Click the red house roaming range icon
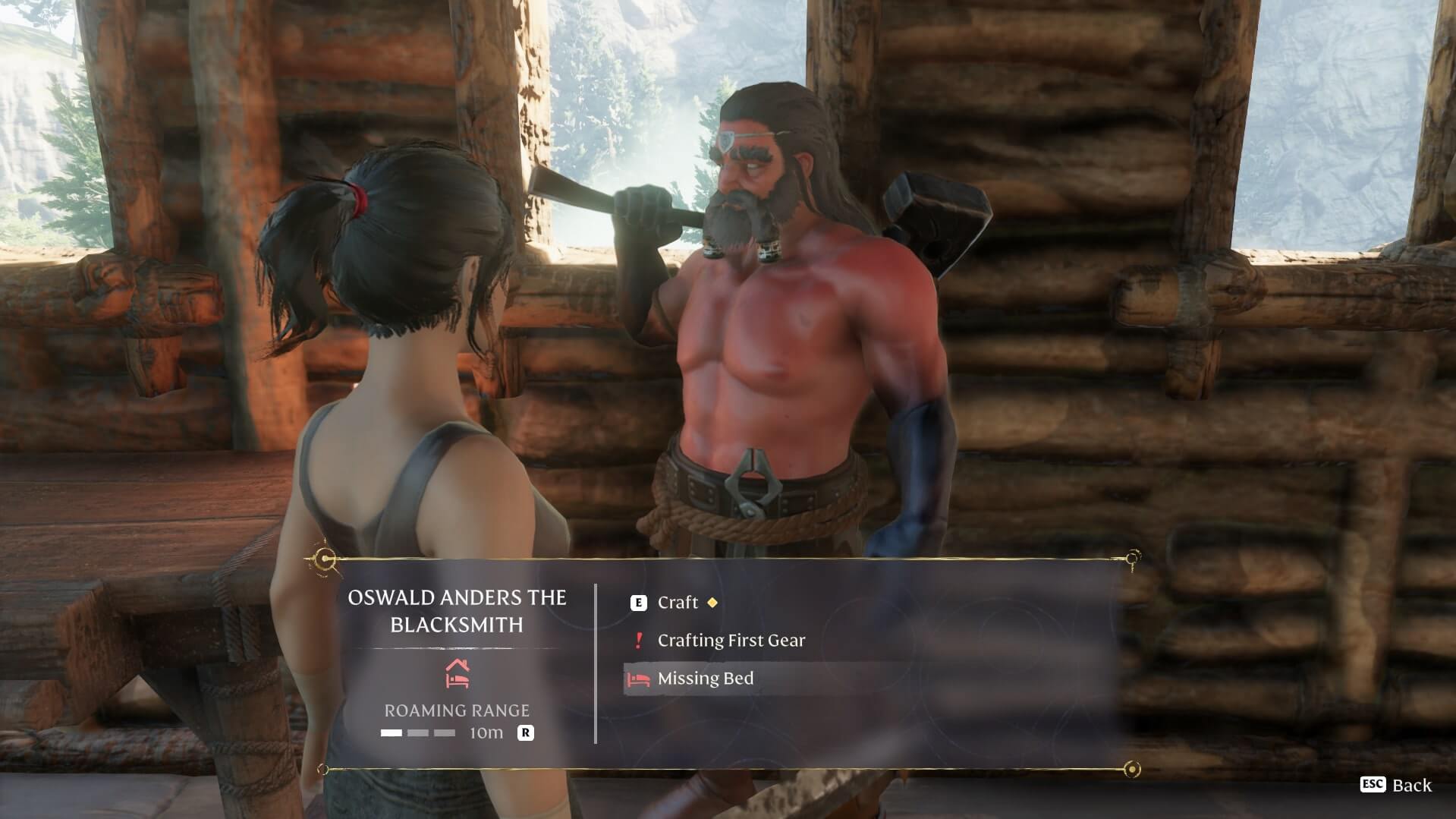Image resolution: width=1456 pixels, height=819 pixels. point(458,671)
